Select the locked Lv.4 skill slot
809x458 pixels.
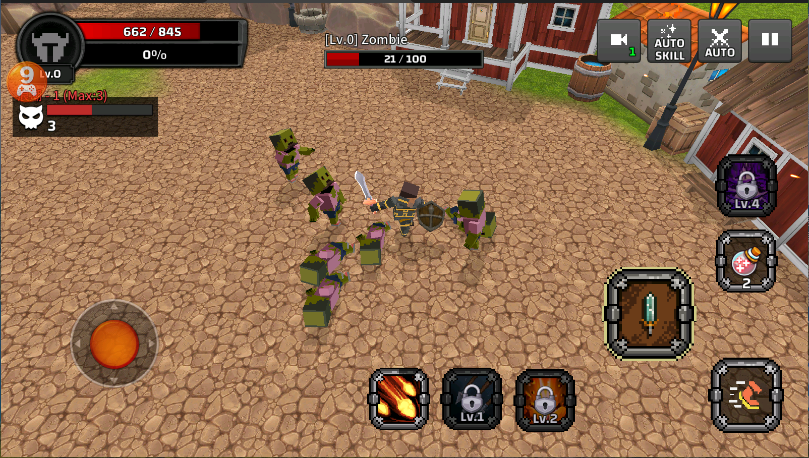tap(747, 186)
